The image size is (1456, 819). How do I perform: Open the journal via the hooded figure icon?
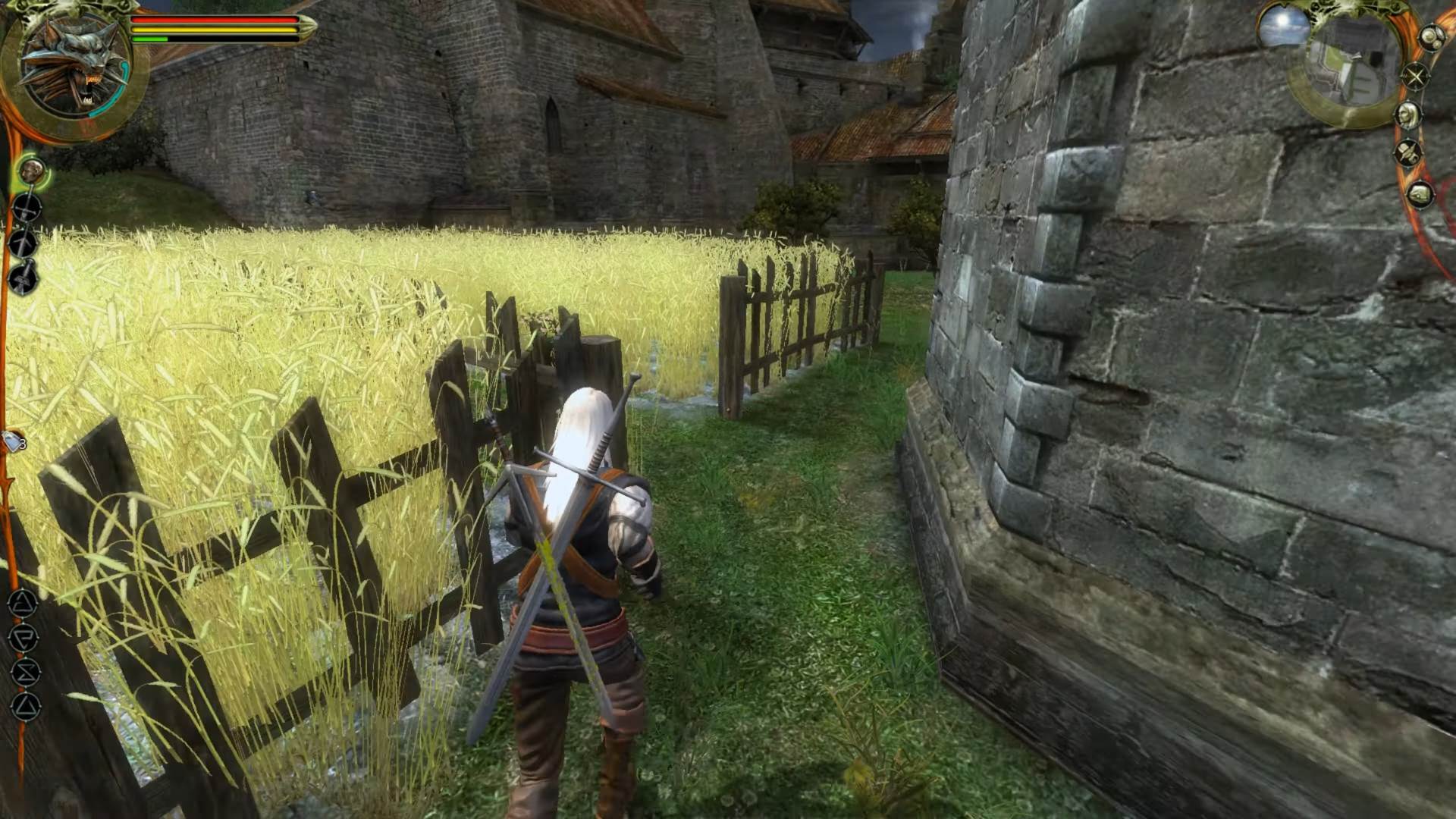click(1409, 152)
